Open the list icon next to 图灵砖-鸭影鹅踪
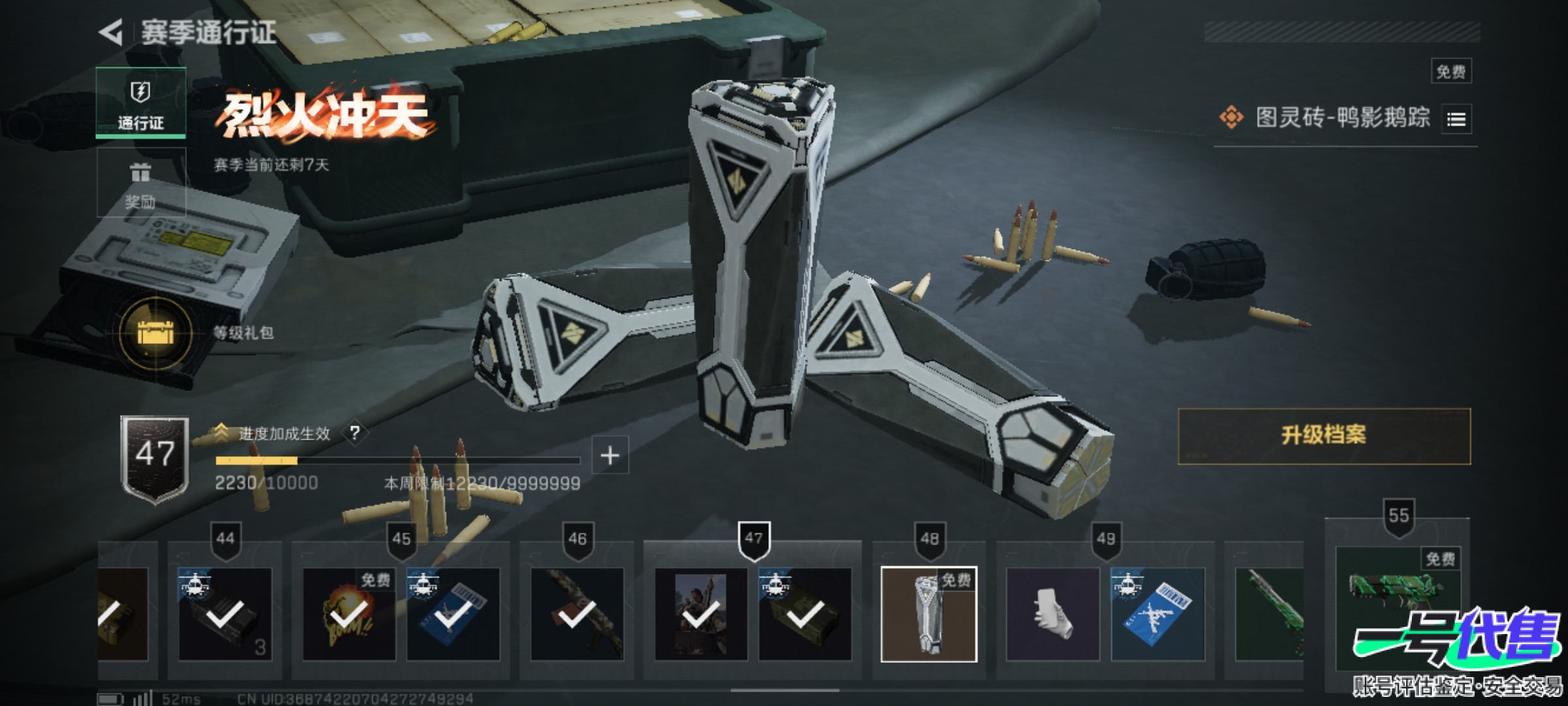Viewport: 1568px width, 706px height. pyautogui.click(x=1456, y=119)
